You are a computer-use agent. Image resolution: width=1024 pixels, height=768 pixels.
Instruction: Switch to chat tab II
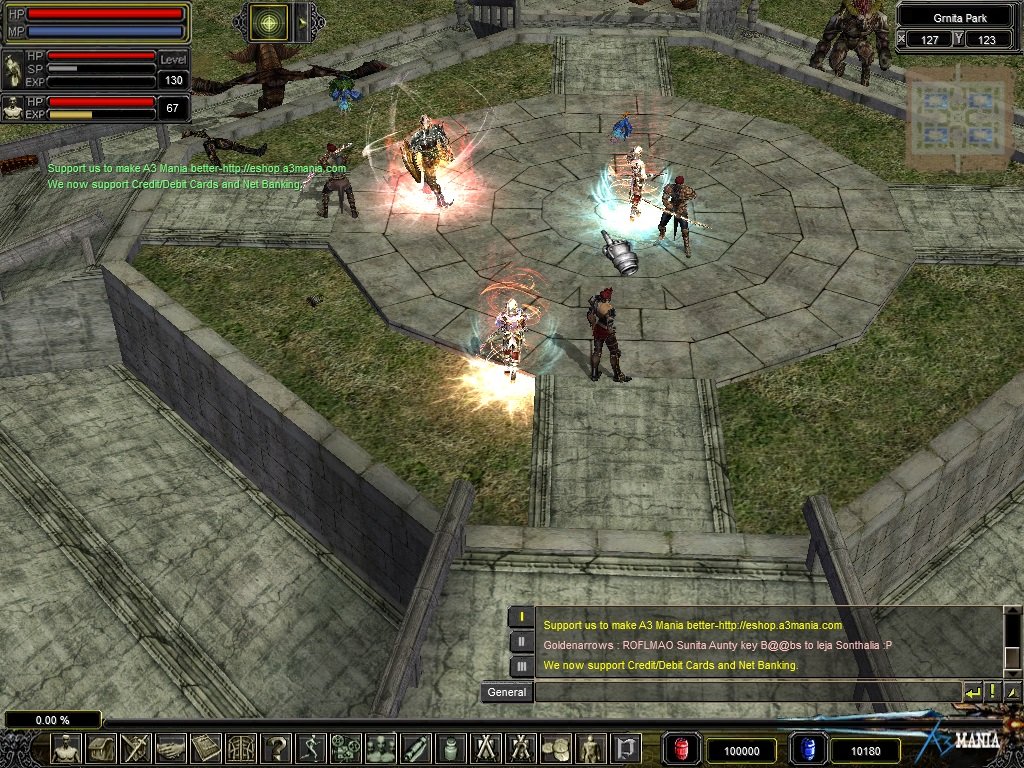click(x=521, y=642)
